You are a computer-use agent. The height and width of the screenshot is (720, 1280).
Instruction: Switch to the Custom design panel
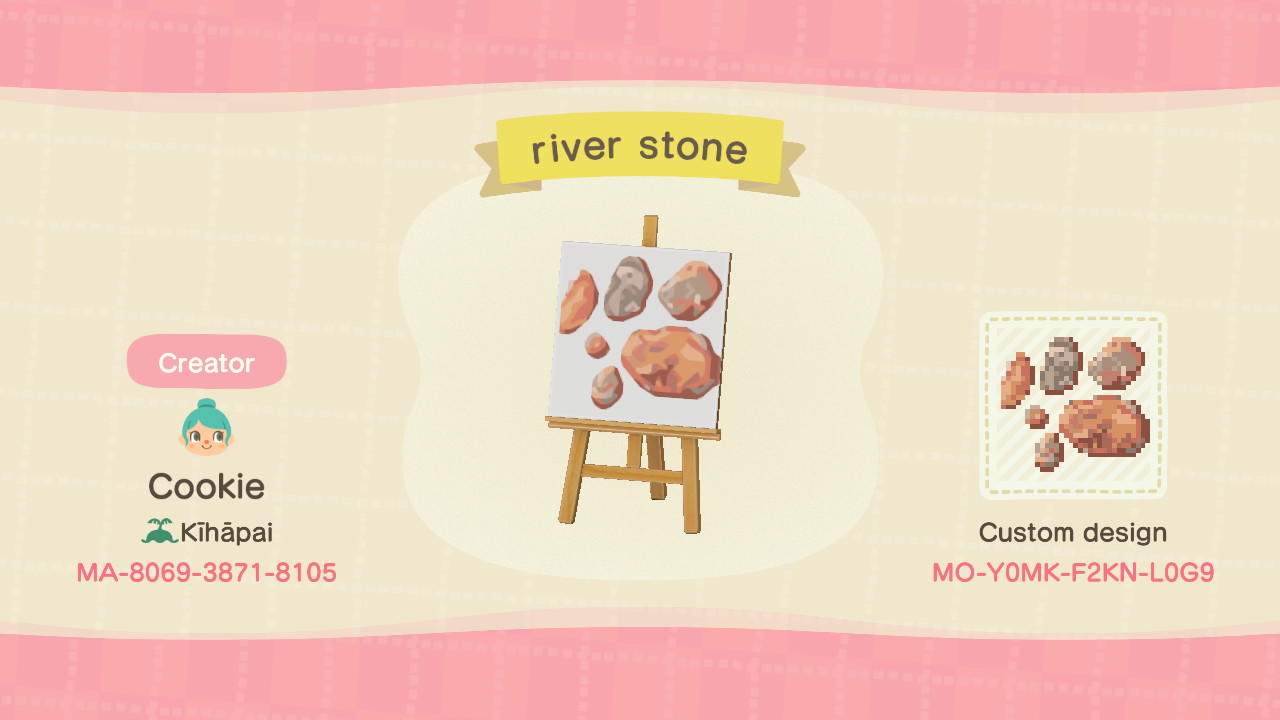tap(1072, 532)
